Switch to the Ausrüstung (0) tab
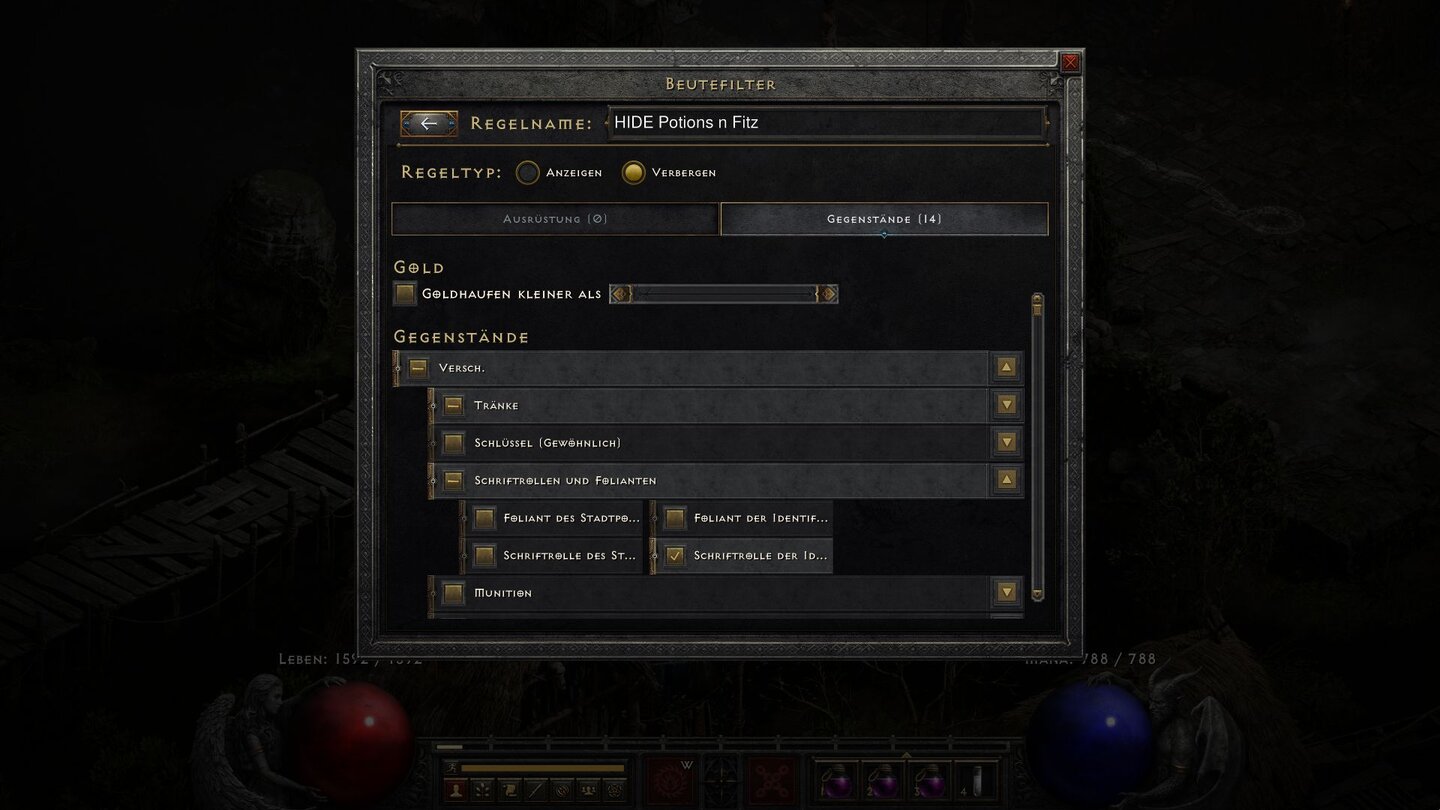 (555, 219)
